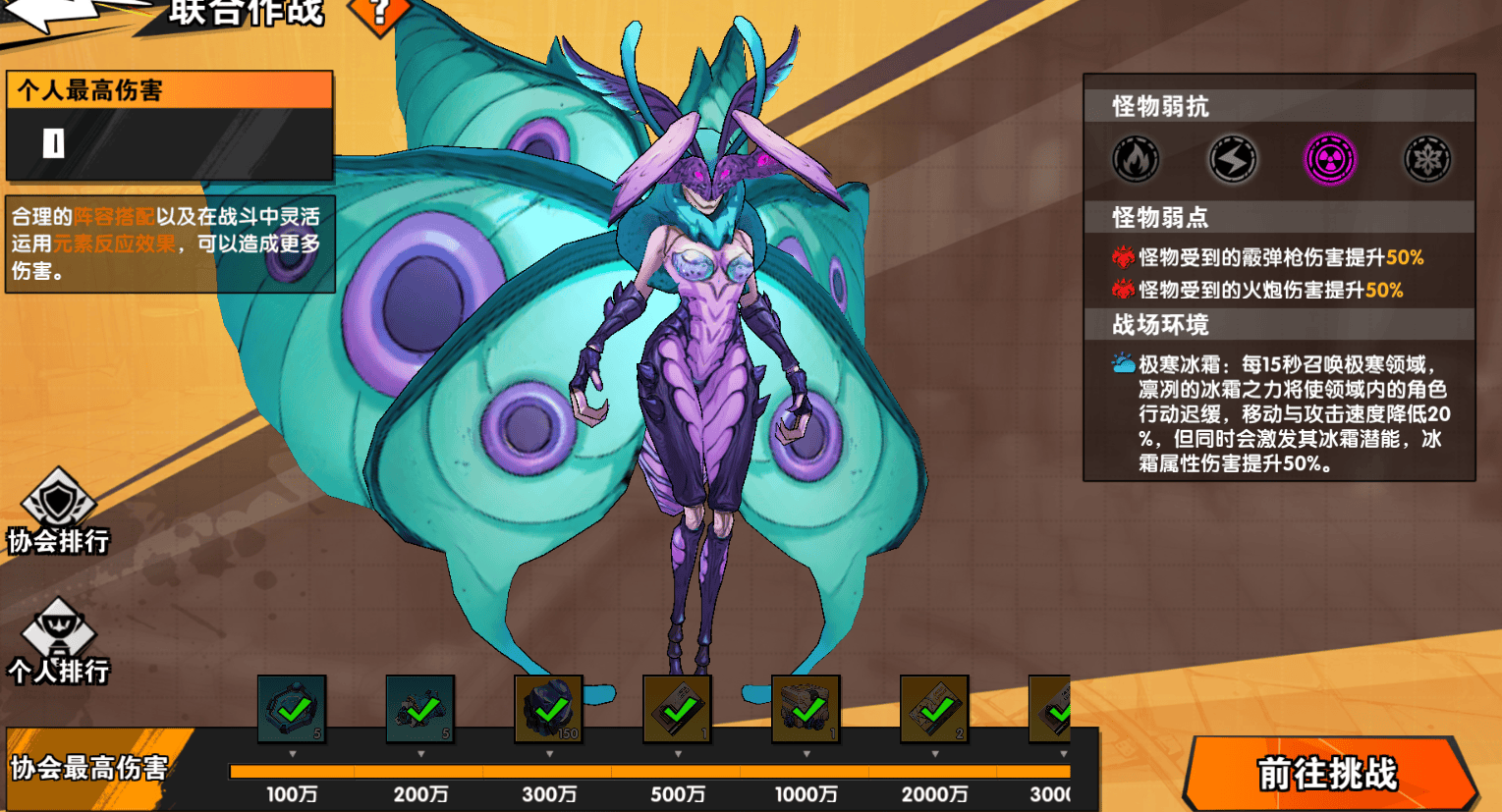Open the orange question mark help

pos(379,12)
